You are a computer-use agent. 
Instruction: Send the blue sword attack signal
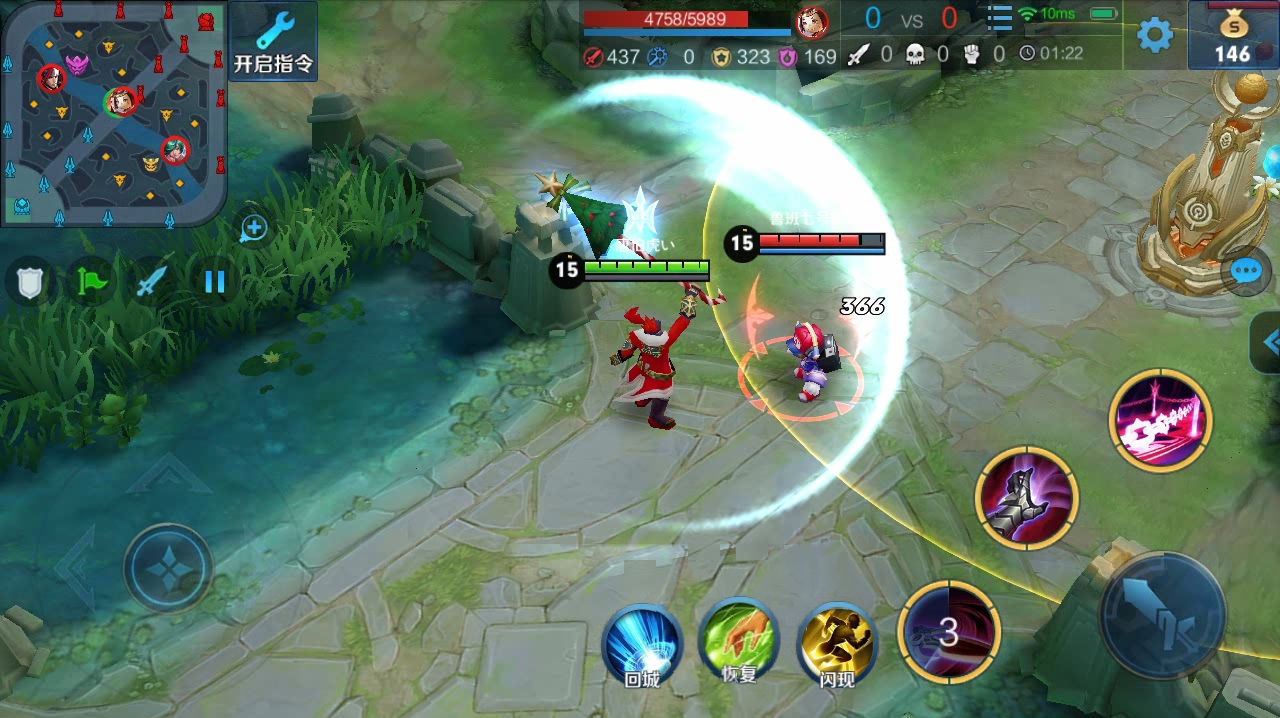(151, 282)
